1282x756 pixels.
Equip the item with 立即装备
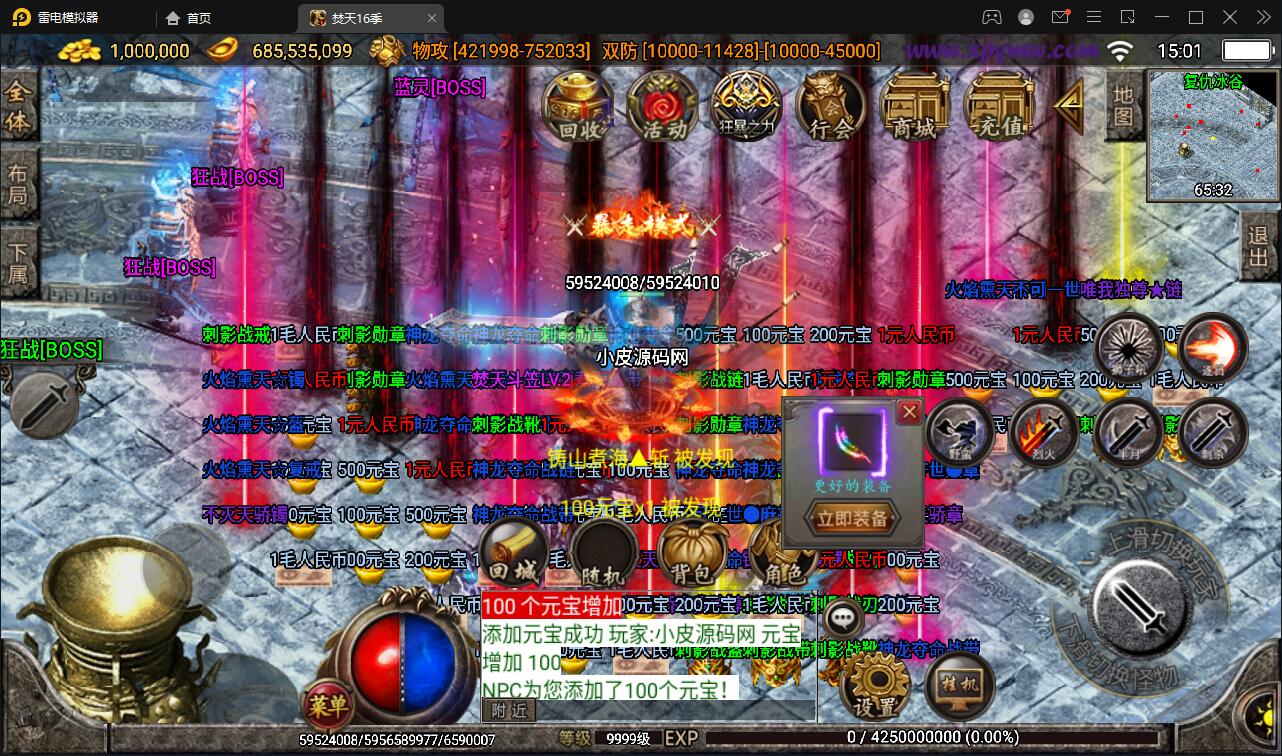pos(852,518)
